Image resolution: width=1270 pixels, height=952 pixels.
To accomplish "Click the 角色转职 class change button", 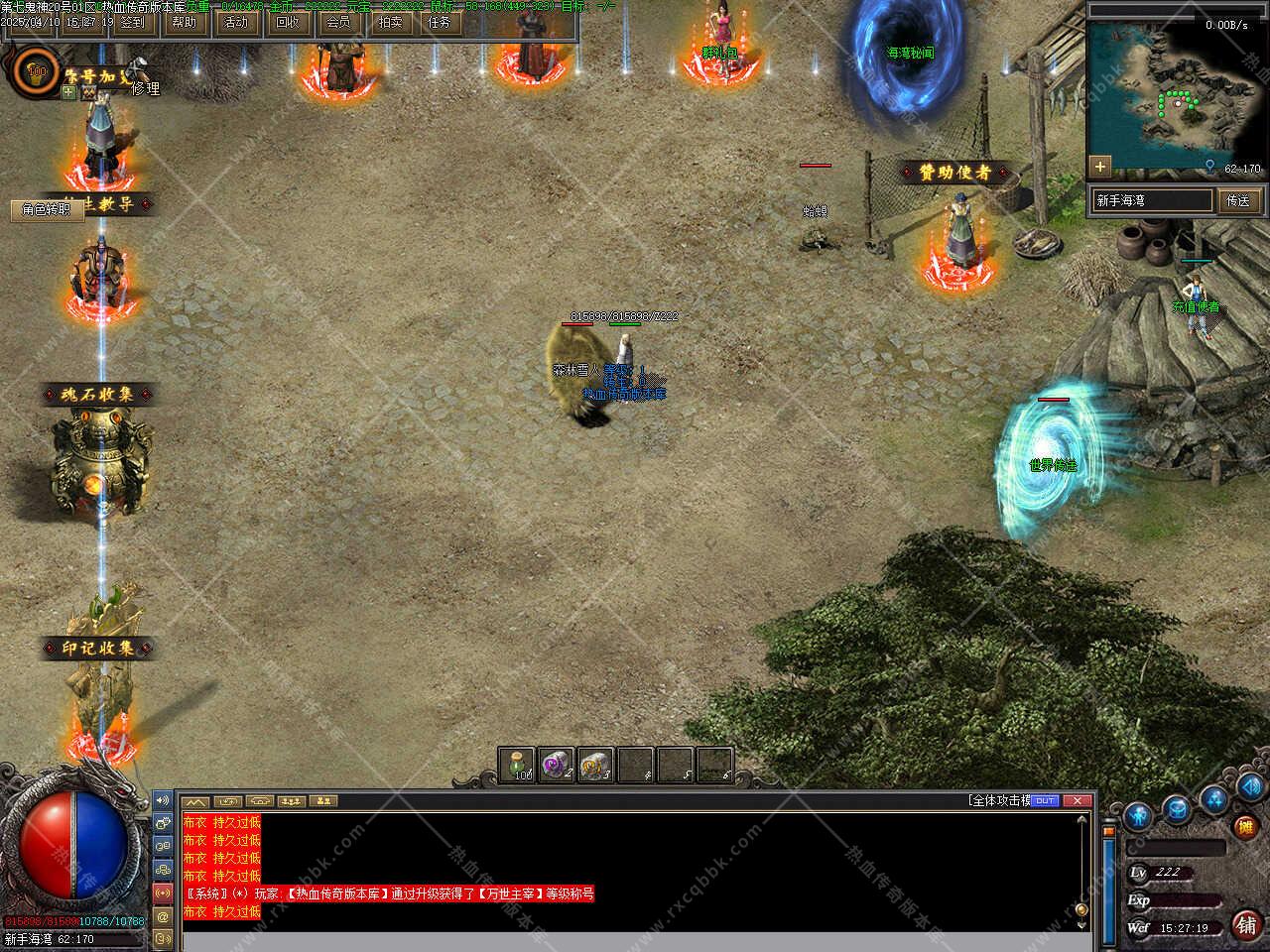I will pyautogui.click(x=47, y=209).
